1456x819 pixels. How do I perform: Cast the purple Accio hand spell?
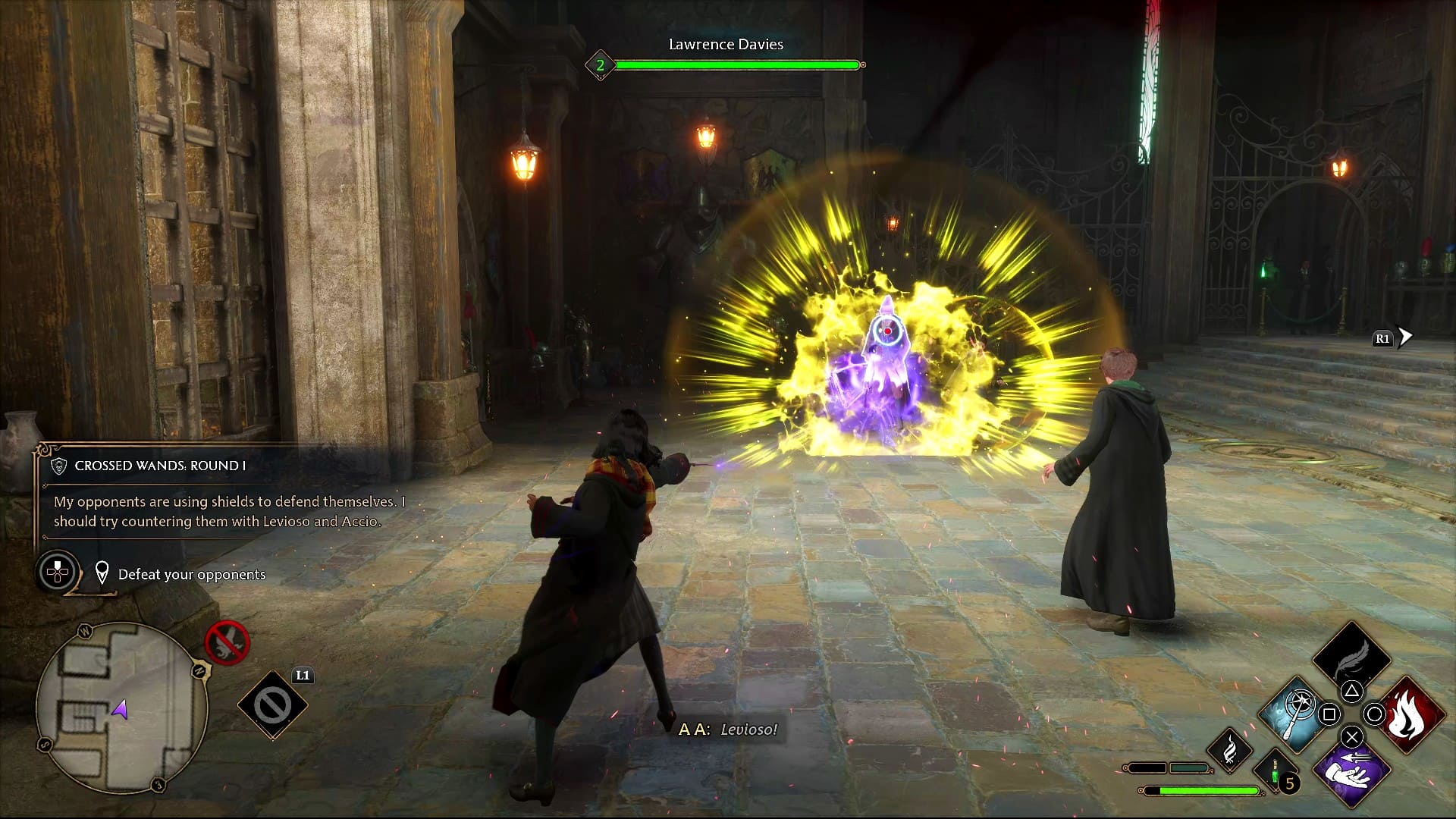coord(1351,772)
